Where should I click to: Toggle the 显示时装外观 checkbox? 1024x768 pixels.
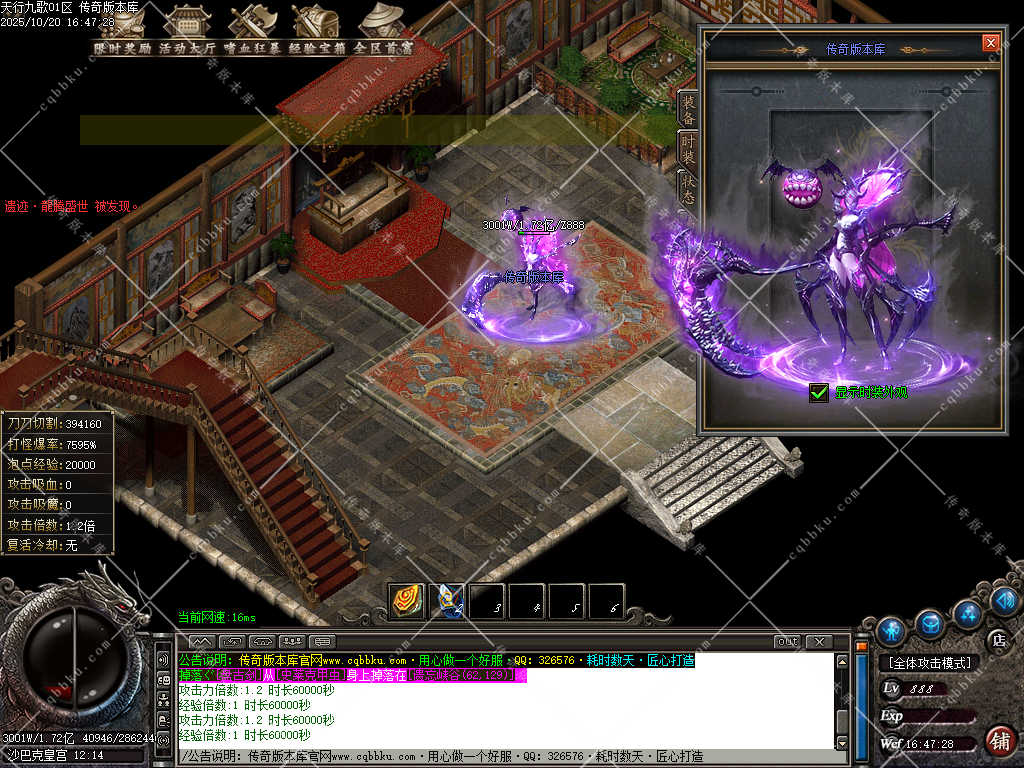coord(819,392)
